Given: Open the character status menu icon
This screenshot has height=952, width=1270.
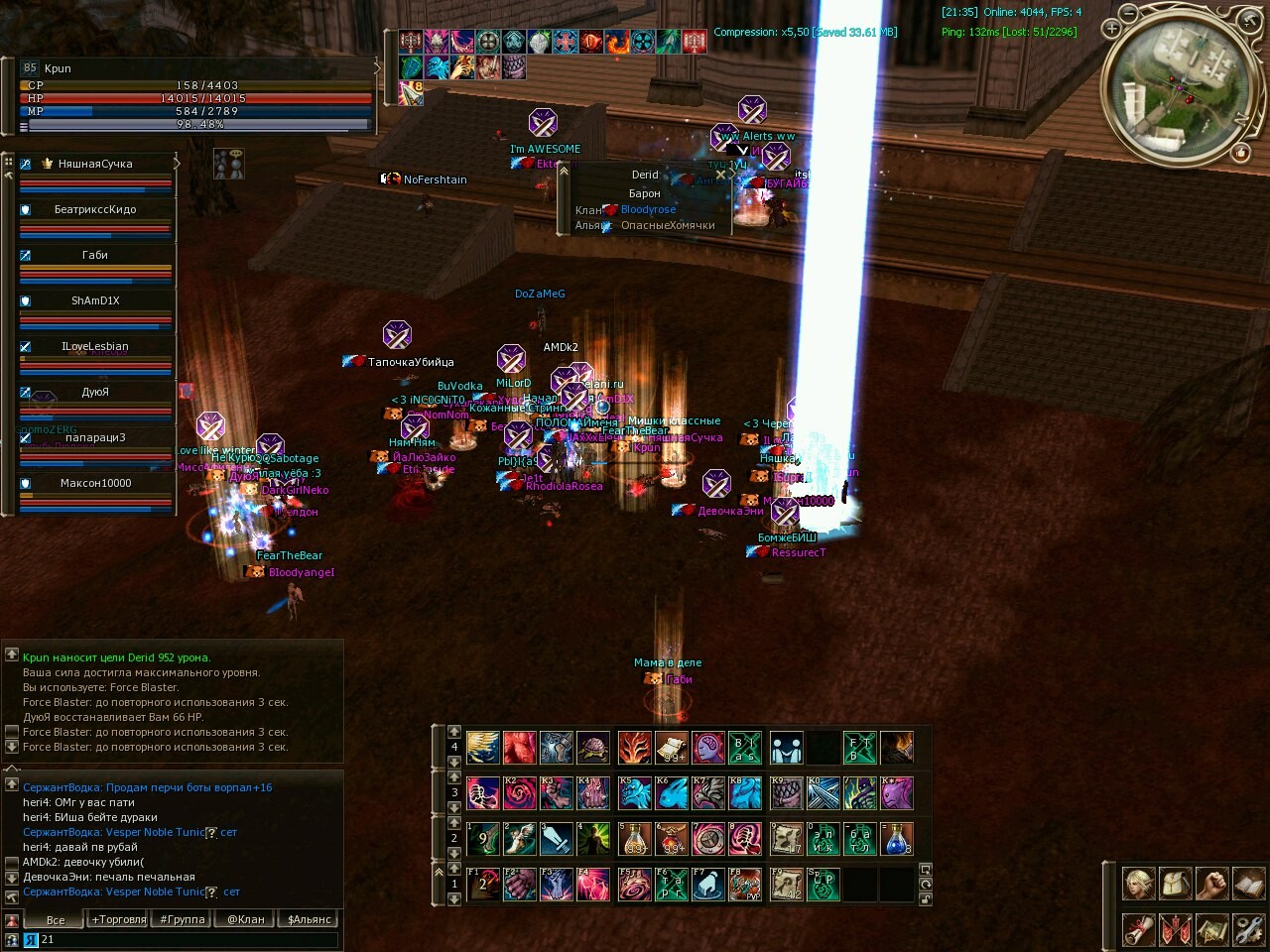Looking at the screenshot, I should (1138, 883).
